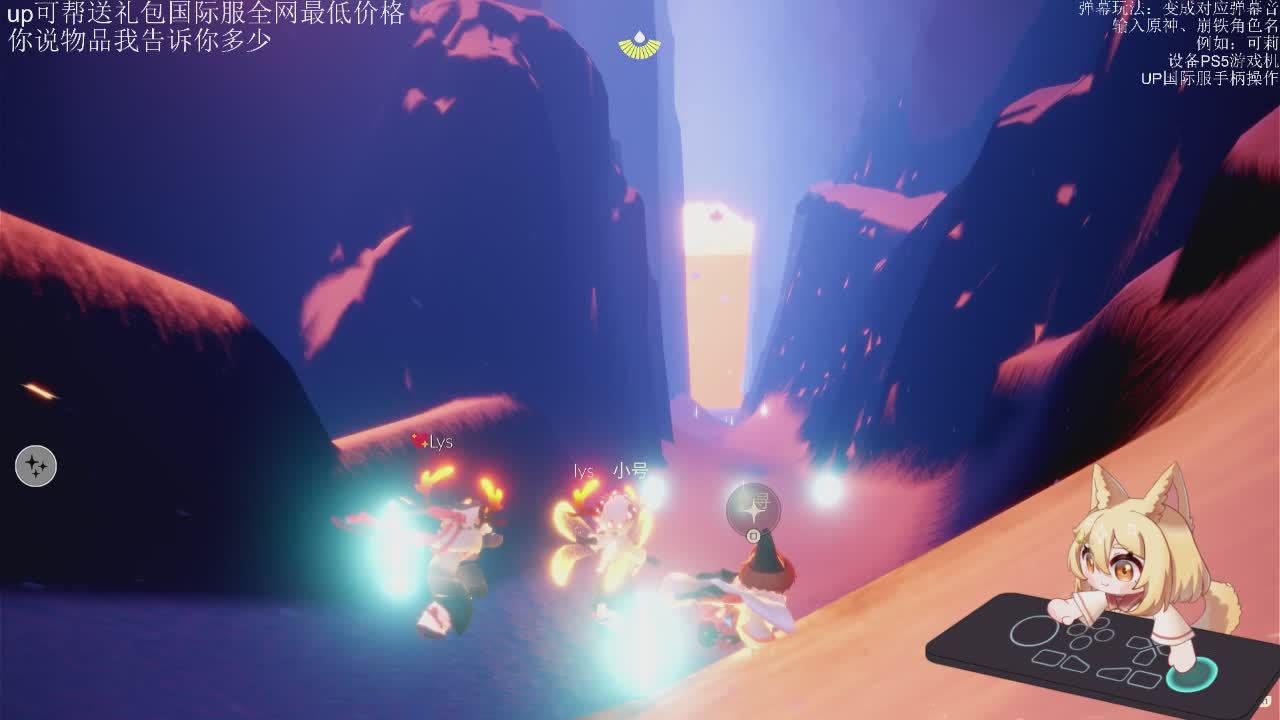Viewport: 1280px width, 720px height.
Task: Open player options by clicking nameplate lys
Action: [x=582, y=468]
